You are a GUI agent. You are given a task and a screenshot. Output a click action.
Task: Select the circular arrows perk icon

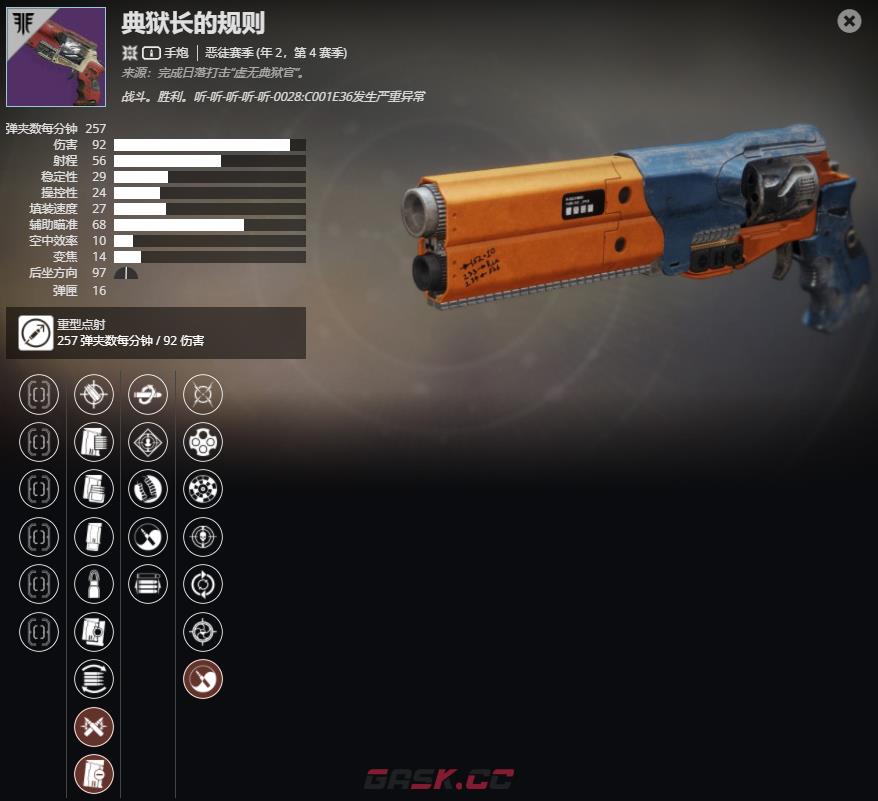pyautogui.click(x=203, y=584)
